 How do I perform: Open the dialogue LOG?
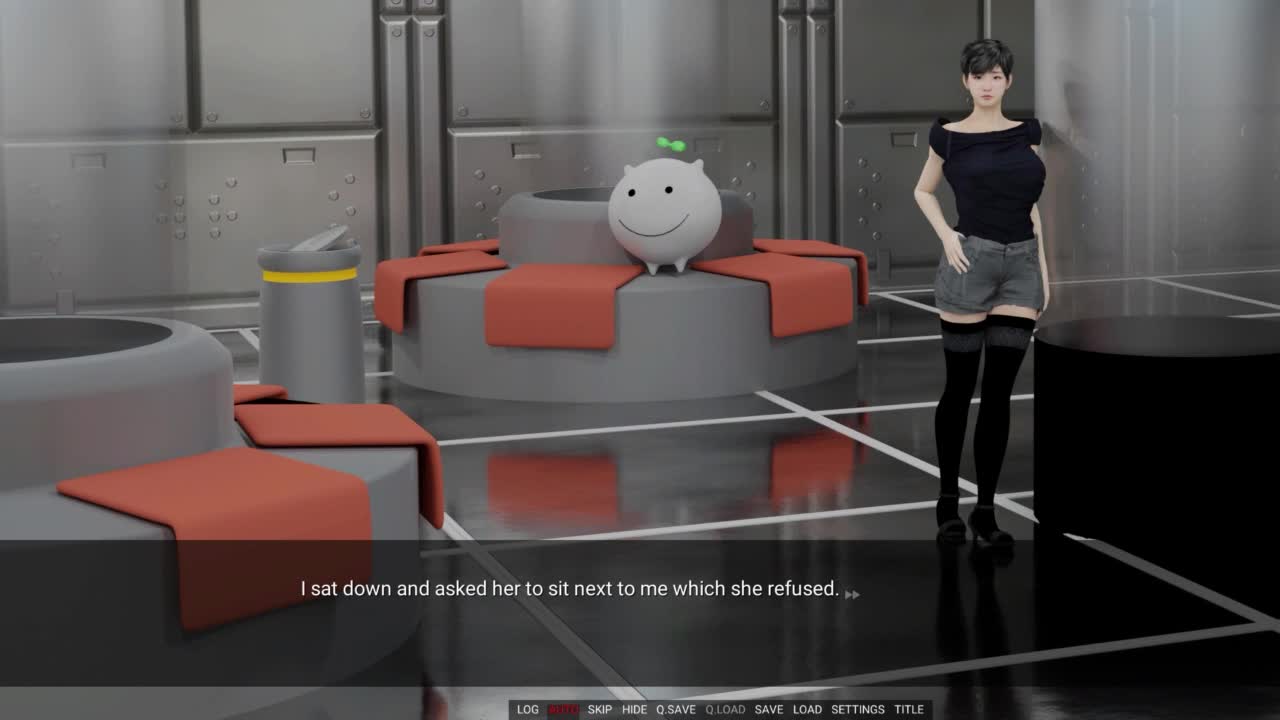tap(528, 709)
